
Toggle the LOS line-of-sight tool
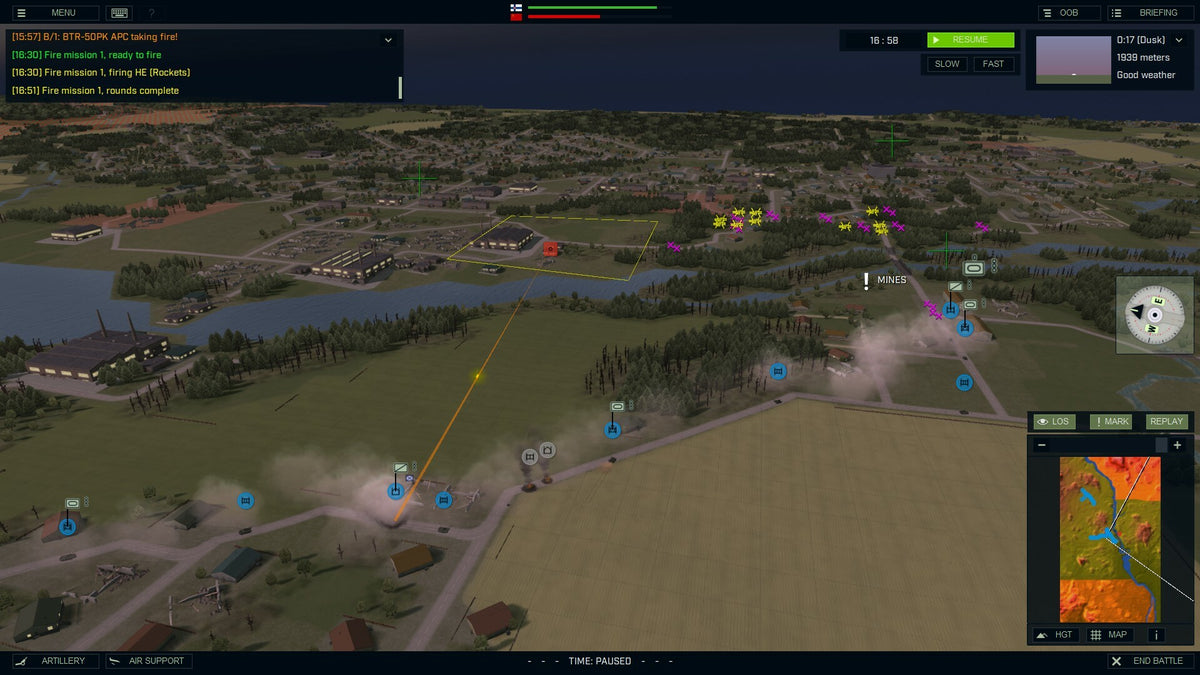pos(1053,421)
